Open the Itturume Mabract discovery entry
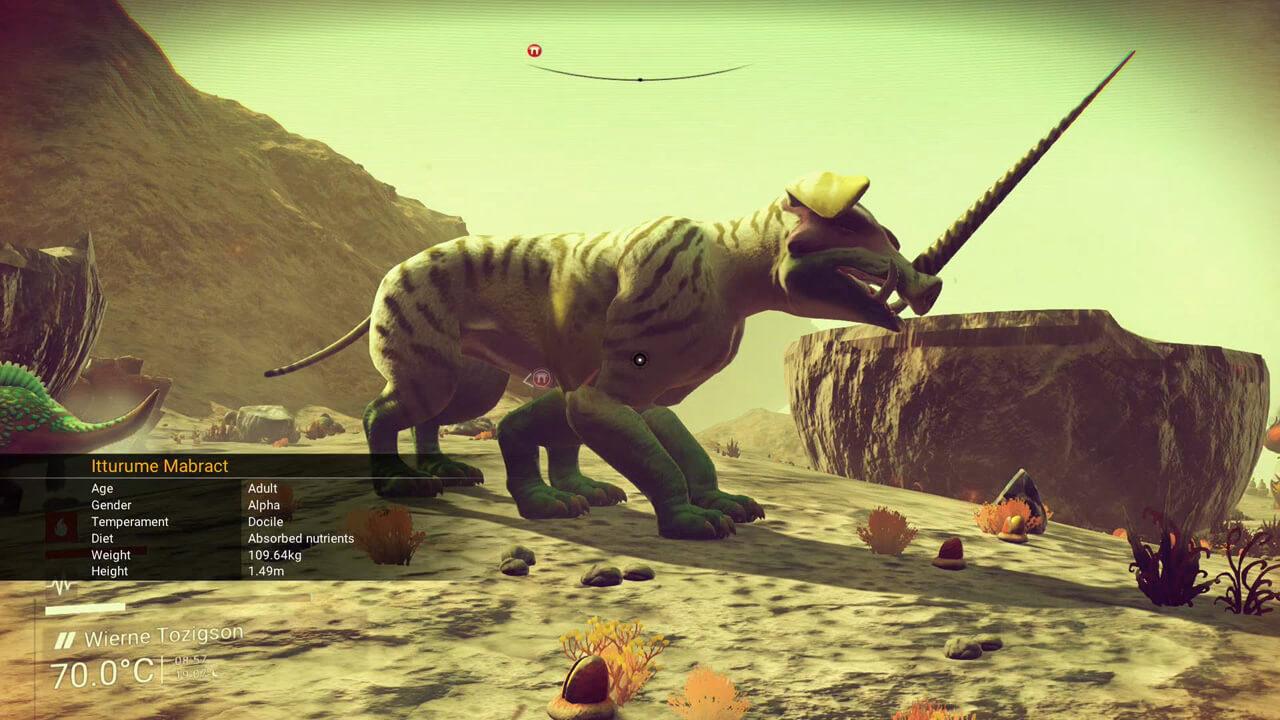 (x=160, y=466)
